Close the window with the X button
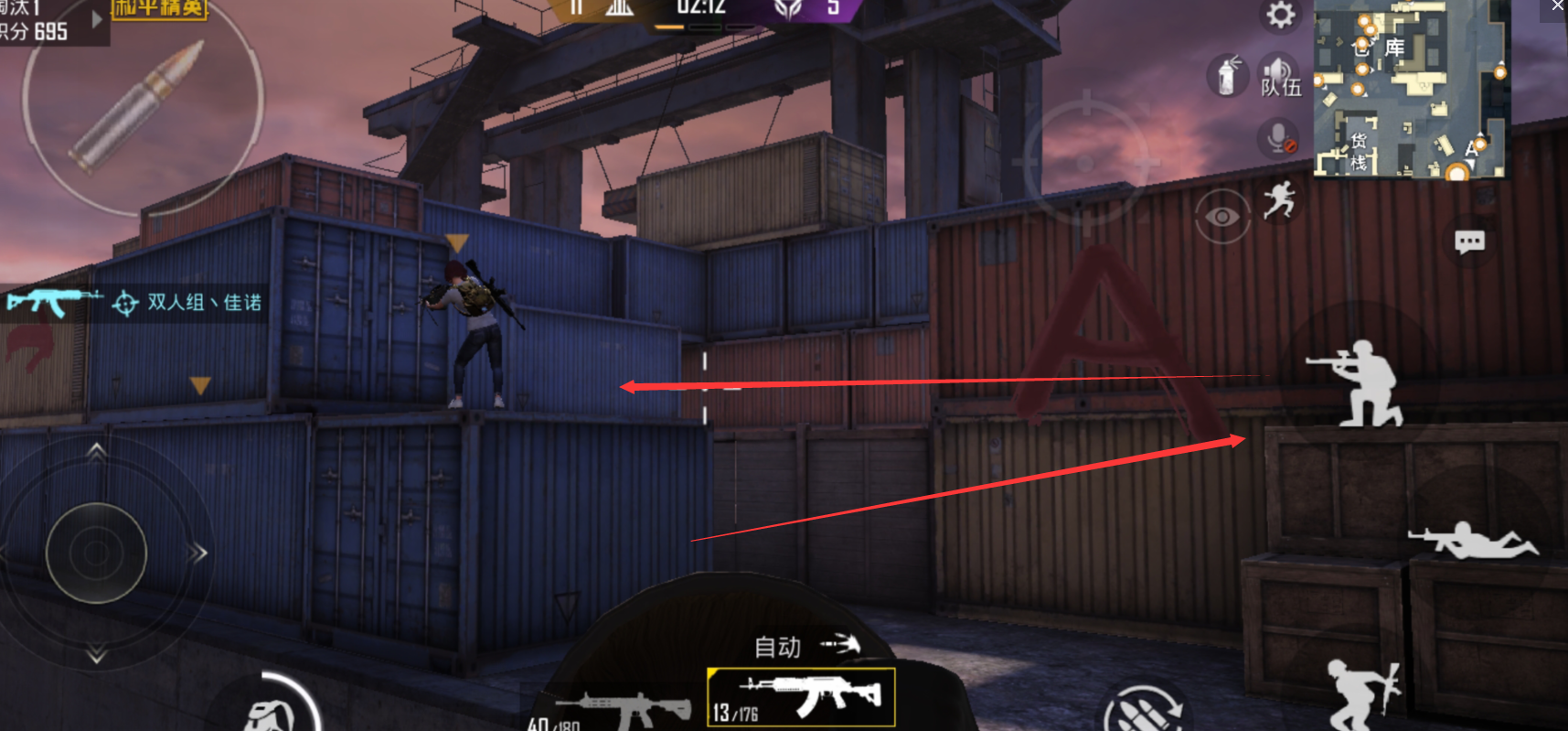This screenshot has height=731, width=1568. (1557, 6)
